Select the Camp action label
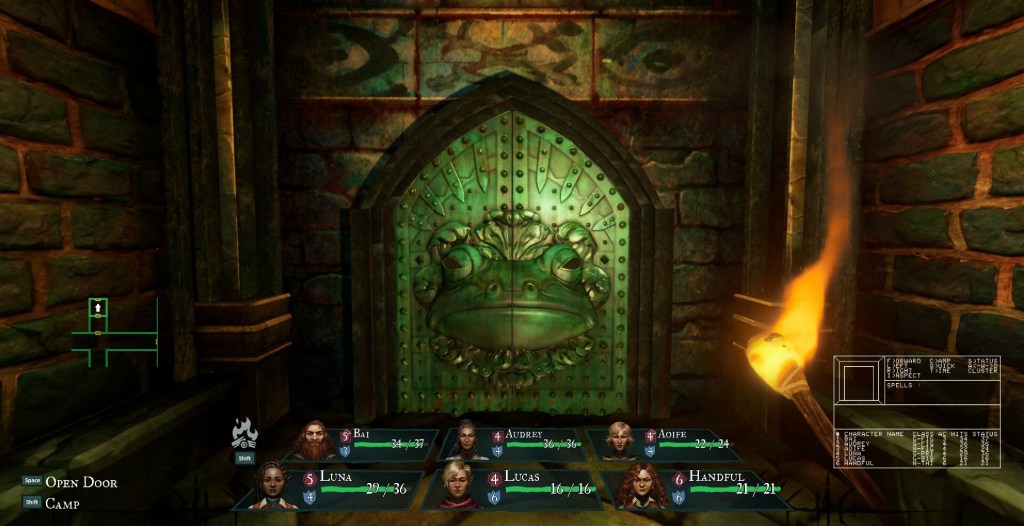This screenshot has width=1024, height=526. 62,504
